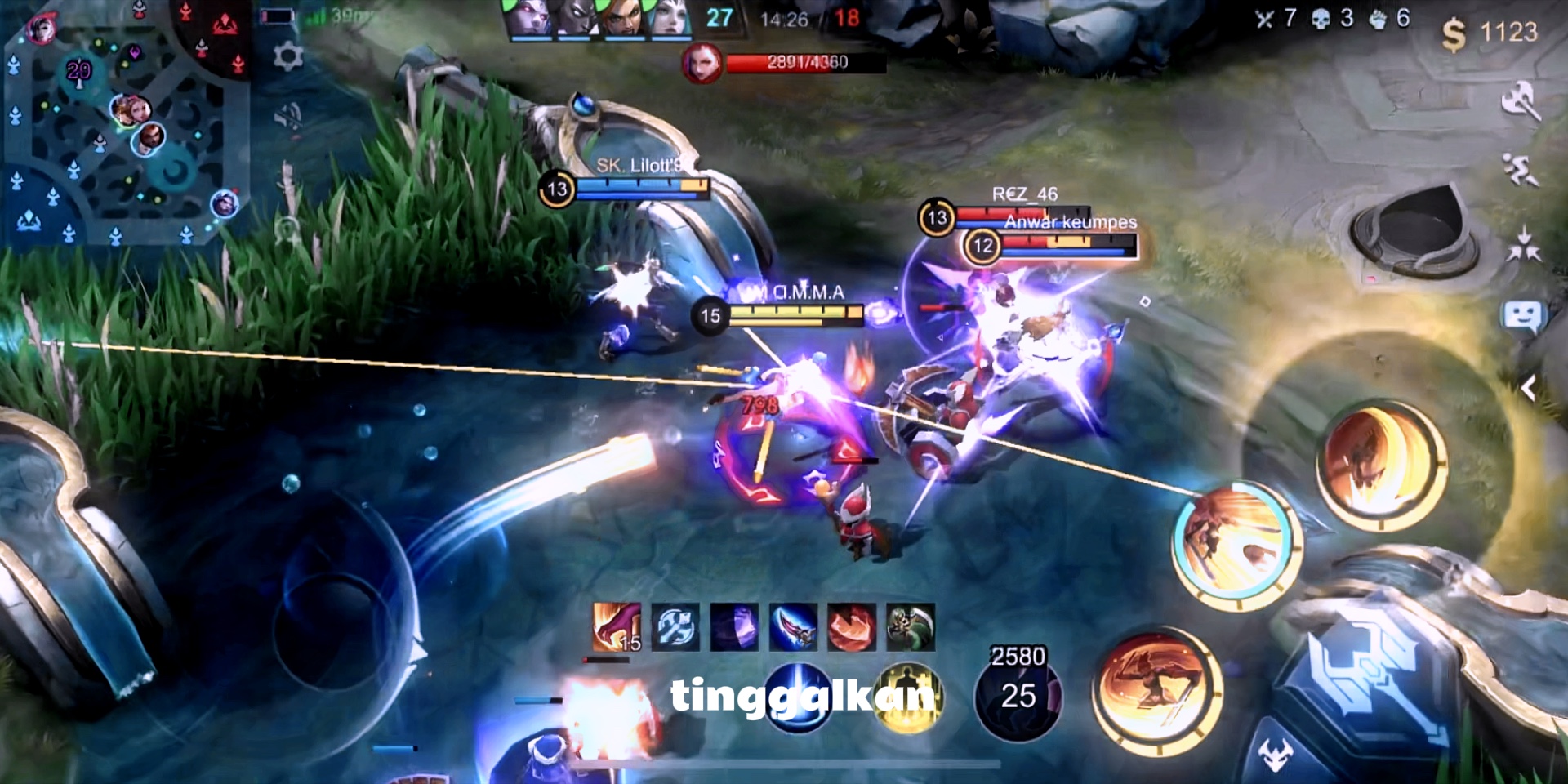1568x784 pixels.
Task: Tap the large basic attack button
Action: coord(1372,678)
